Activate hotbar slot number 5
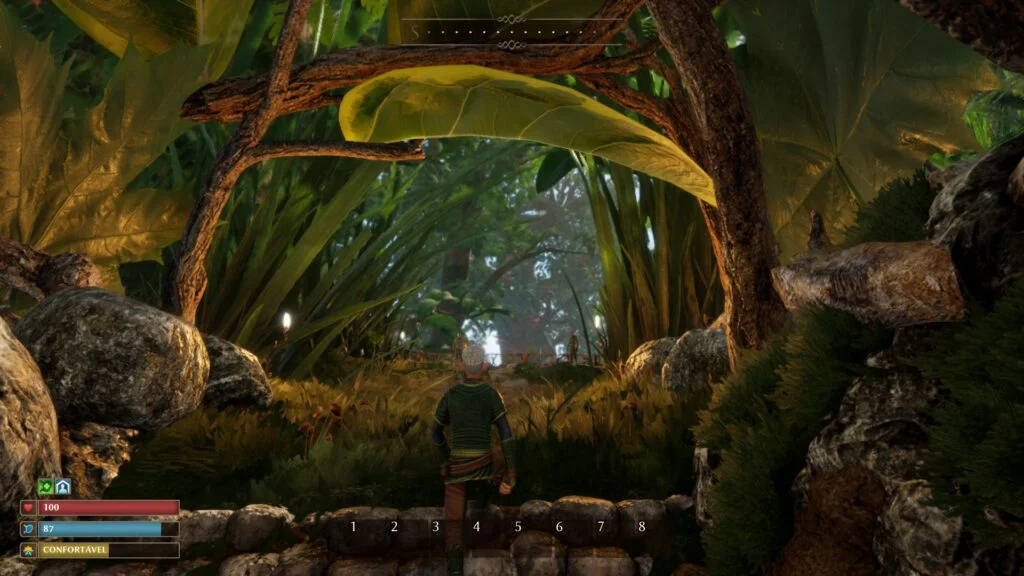 (x=518, y=526)
